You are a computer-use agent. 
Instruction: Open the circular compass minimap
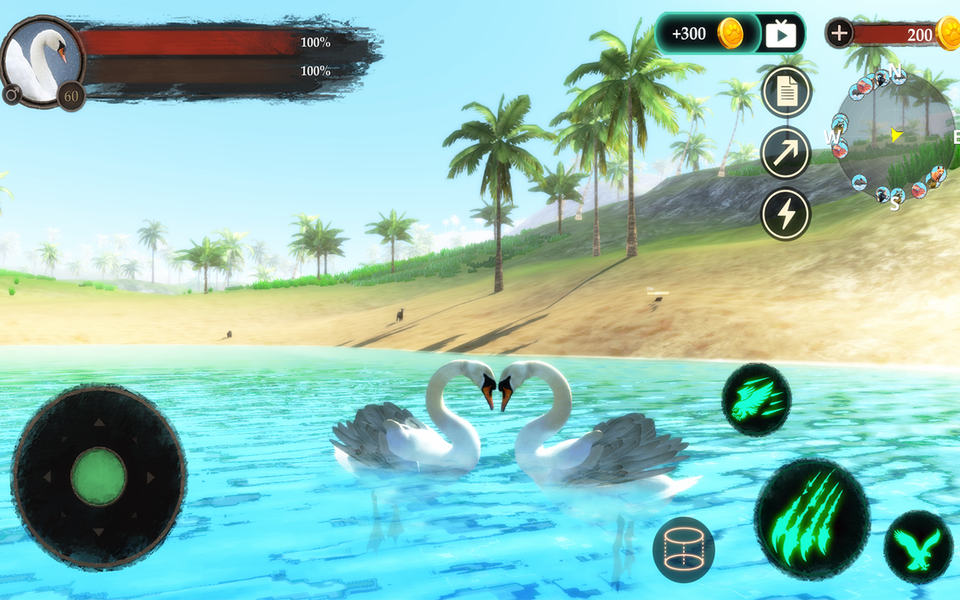pos(894,135)
